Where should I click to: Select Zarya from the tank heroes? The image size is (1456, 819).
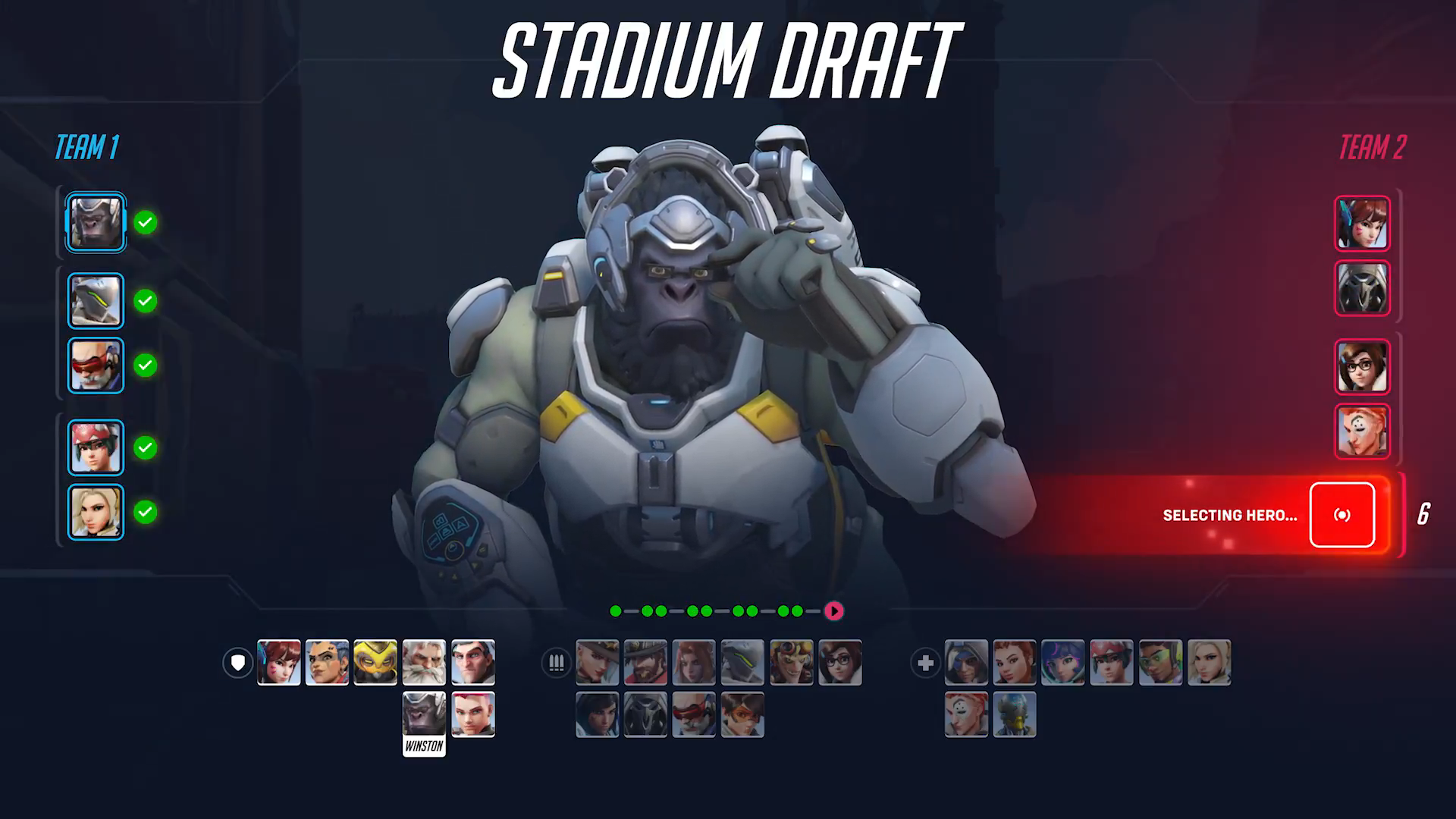point(473,714)
